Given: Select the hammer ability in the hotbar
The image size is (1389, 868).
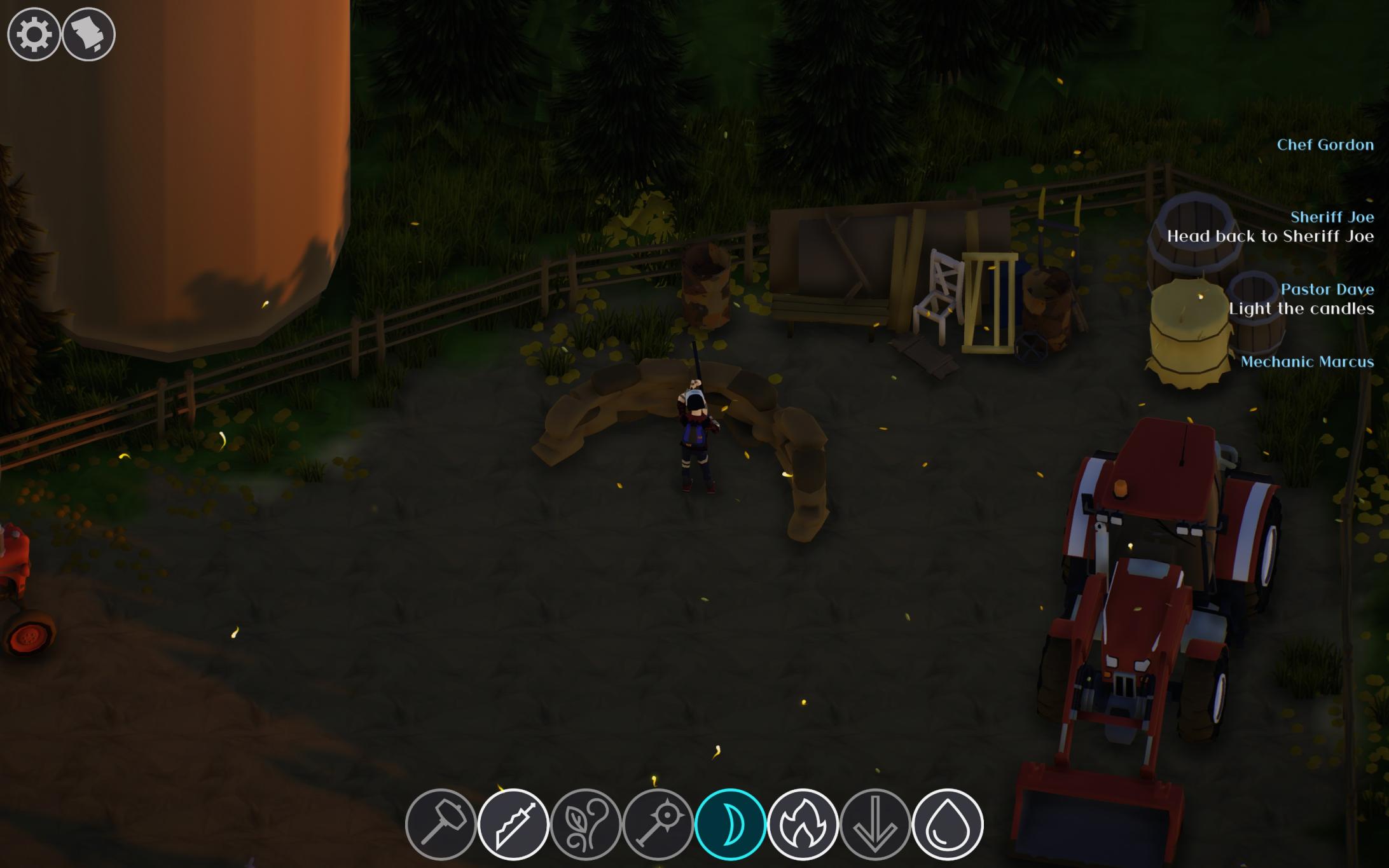Looking at the screenshot, I should click(x=441, y=822).
